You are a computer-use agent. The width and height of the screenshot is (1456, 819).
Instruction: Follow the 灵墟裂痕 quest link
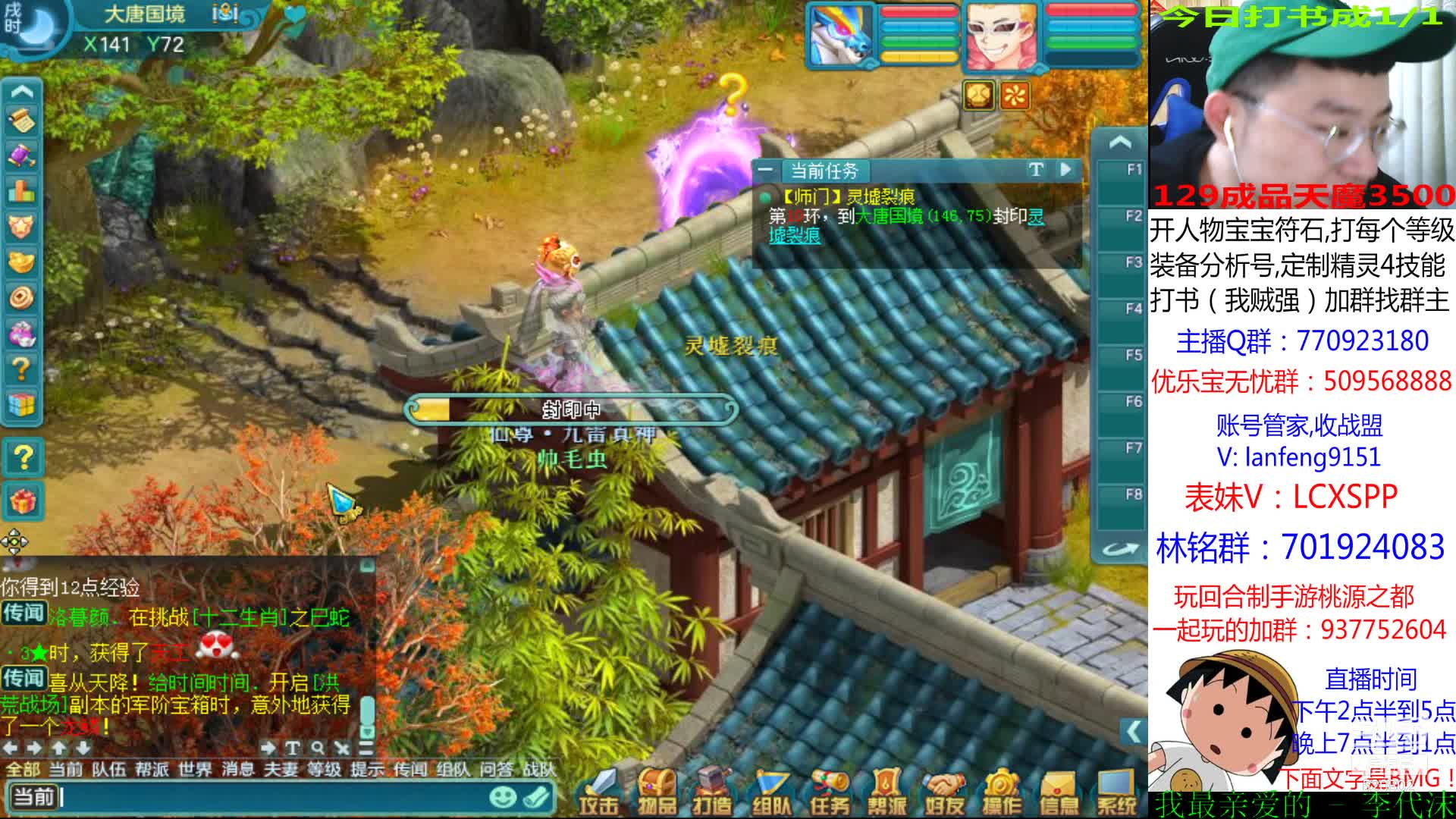[x=795, y=235]
